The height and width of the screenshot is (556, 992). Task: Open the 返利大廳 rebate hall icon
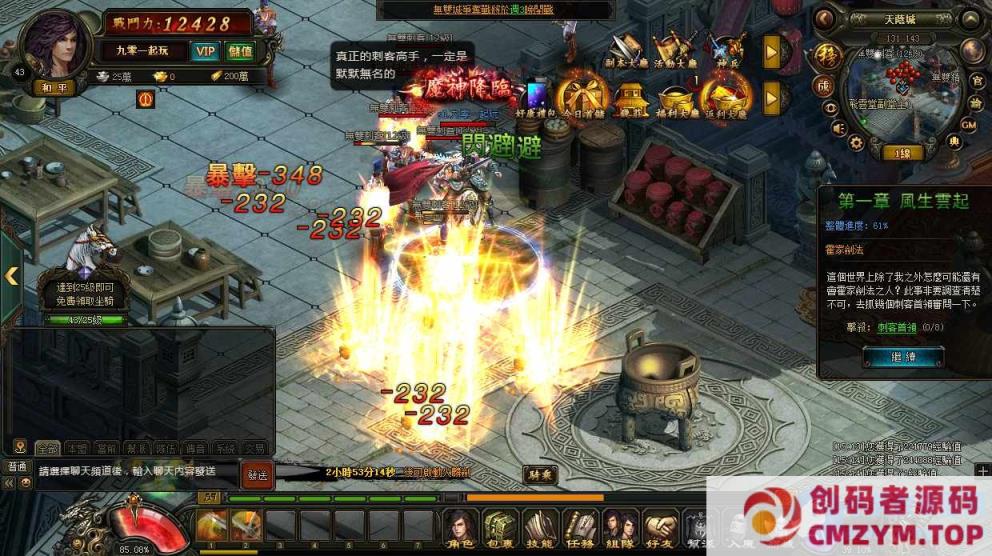(x=726, y=96)
